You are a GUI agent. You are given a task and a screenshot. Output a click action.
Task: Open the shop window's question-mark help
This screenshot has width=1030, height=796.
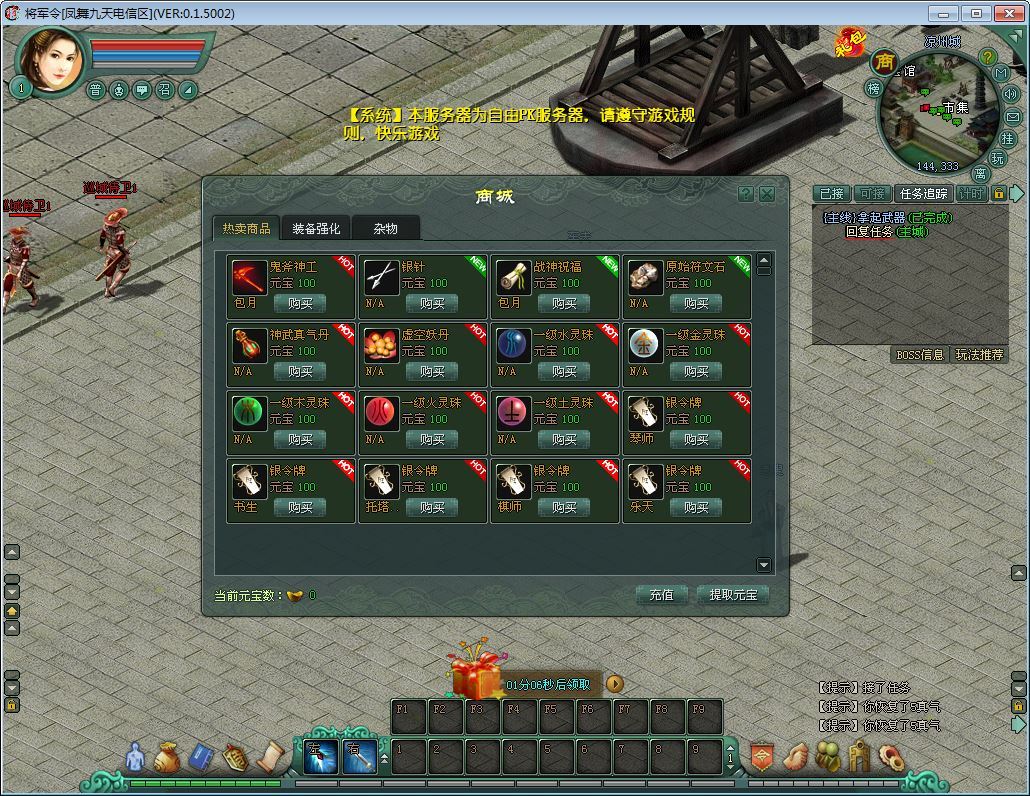[745, 194]
